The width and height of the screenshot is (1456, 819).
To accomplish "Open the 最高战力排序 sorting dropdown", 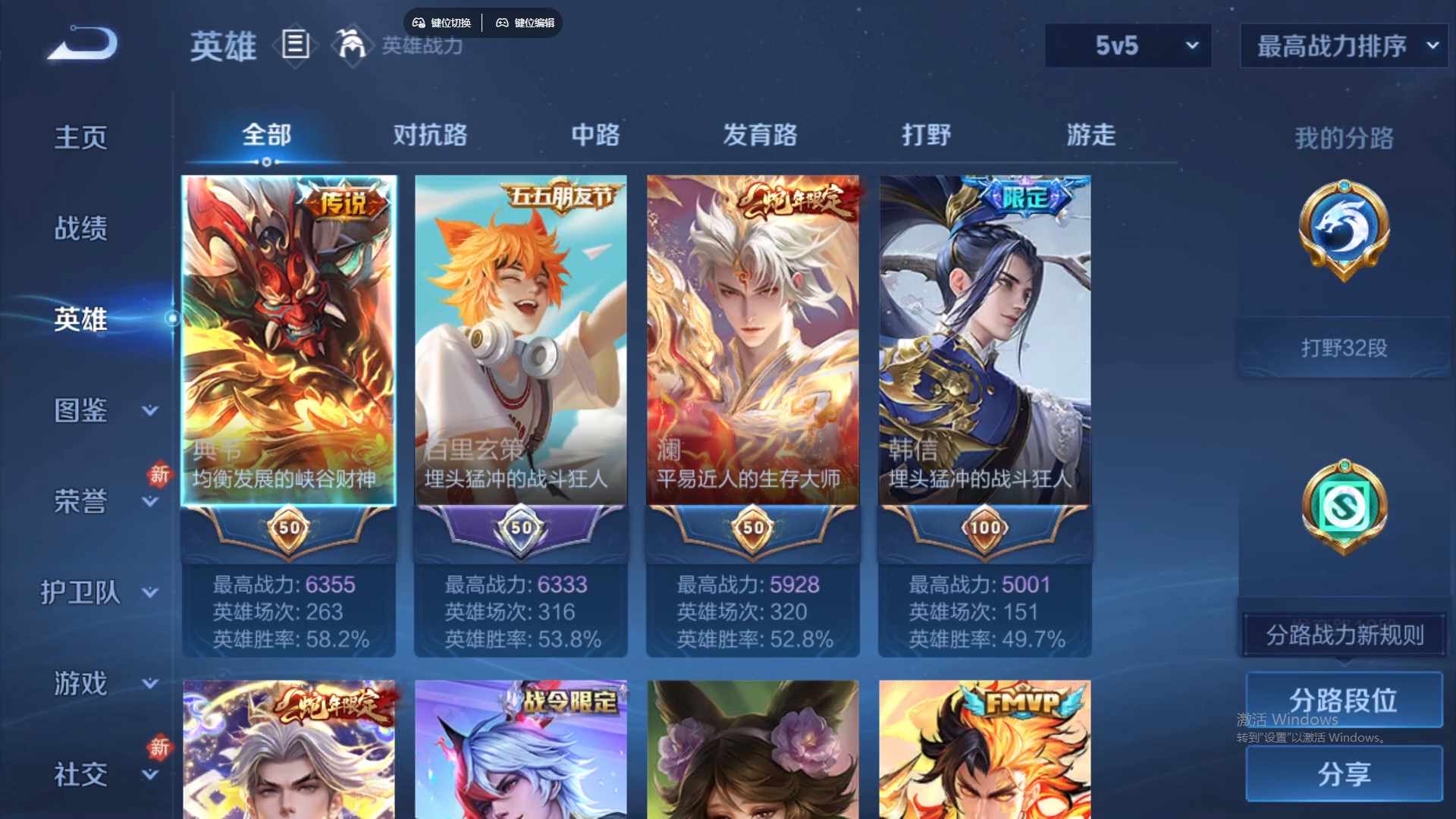I will (x=1342, y=45).
